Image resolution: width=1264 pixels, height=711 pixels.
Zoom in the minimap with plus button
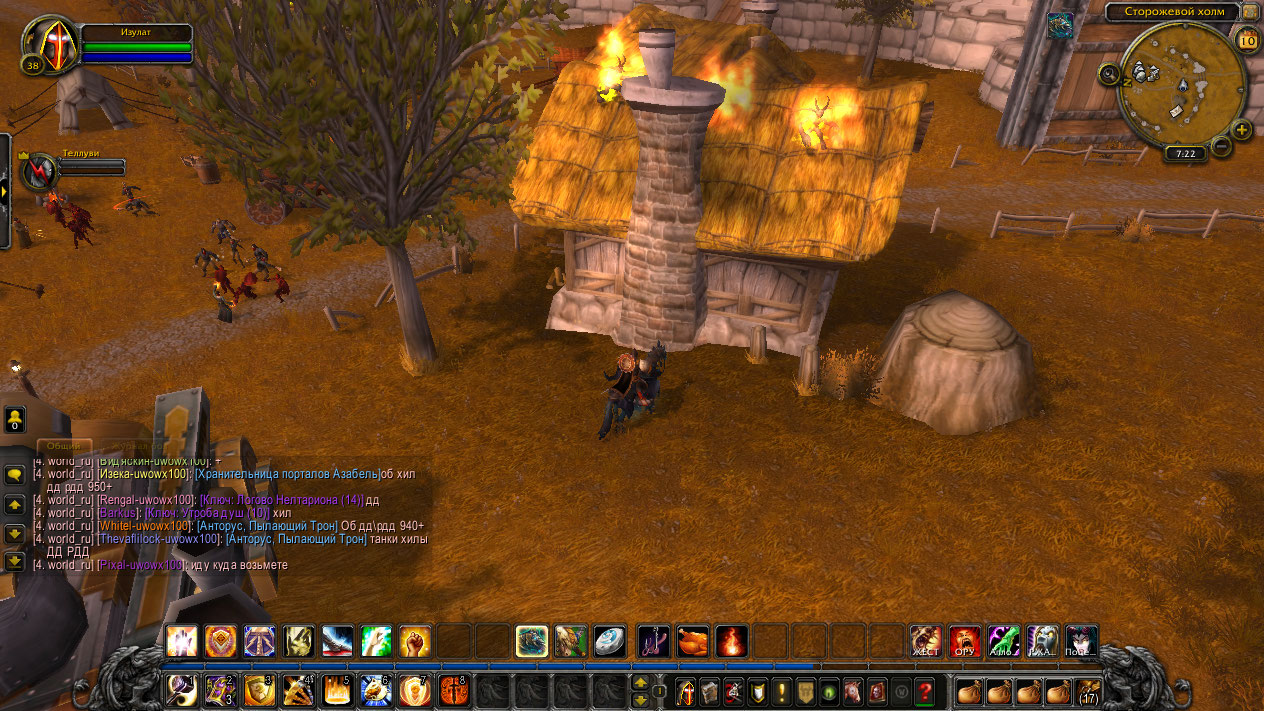click(x=1242, y=130)
